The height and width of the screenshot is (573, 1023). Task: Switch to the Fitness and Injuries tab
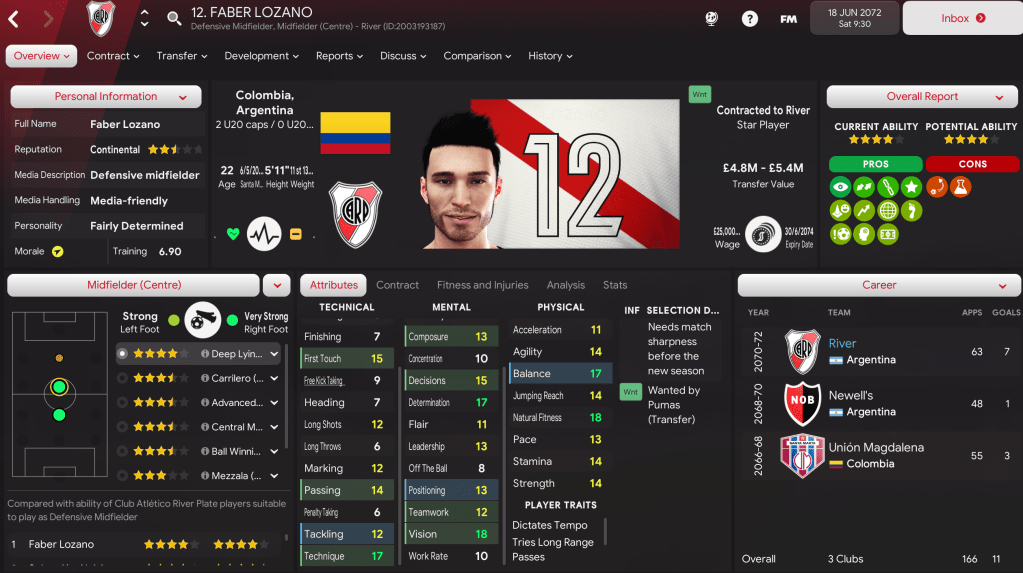(482, 285)
